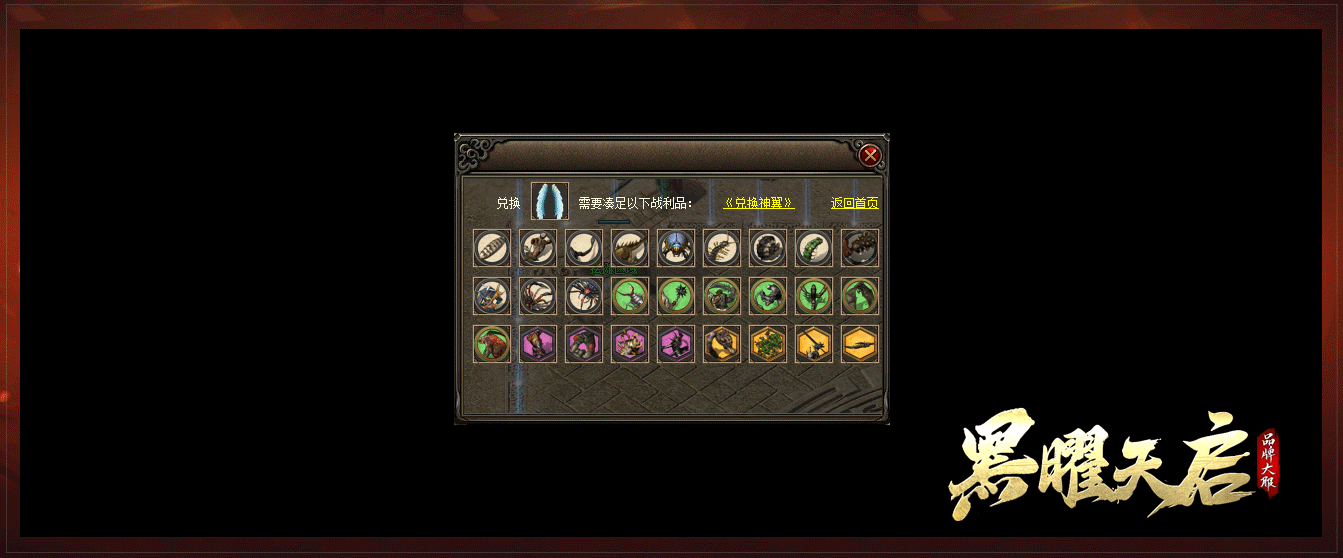Close the trophy exchange window
This screenshot has height=558, width=1343.
point(870,155)
